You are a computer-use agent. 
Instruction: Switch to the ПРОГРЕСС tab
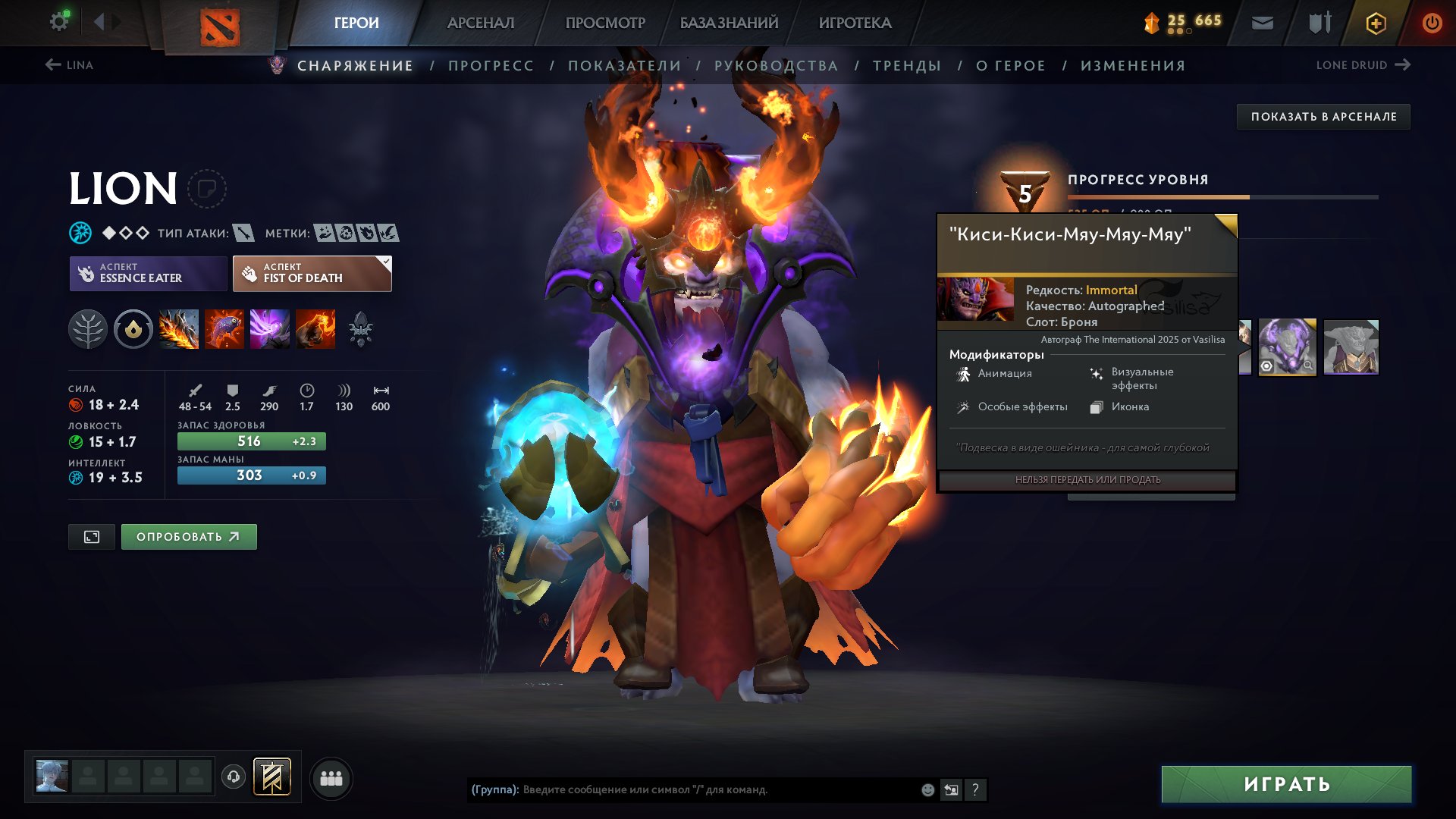pyautogui.click(x=490, y=65)
